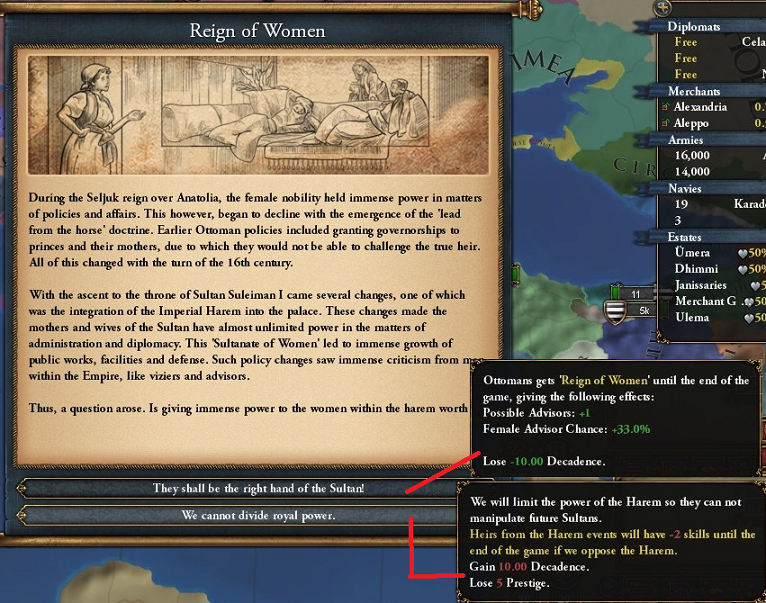The width and height of the screenshot is (766, 603).
Task: Open the Dhimmi estate entry
Action: (x=696, y=269)
